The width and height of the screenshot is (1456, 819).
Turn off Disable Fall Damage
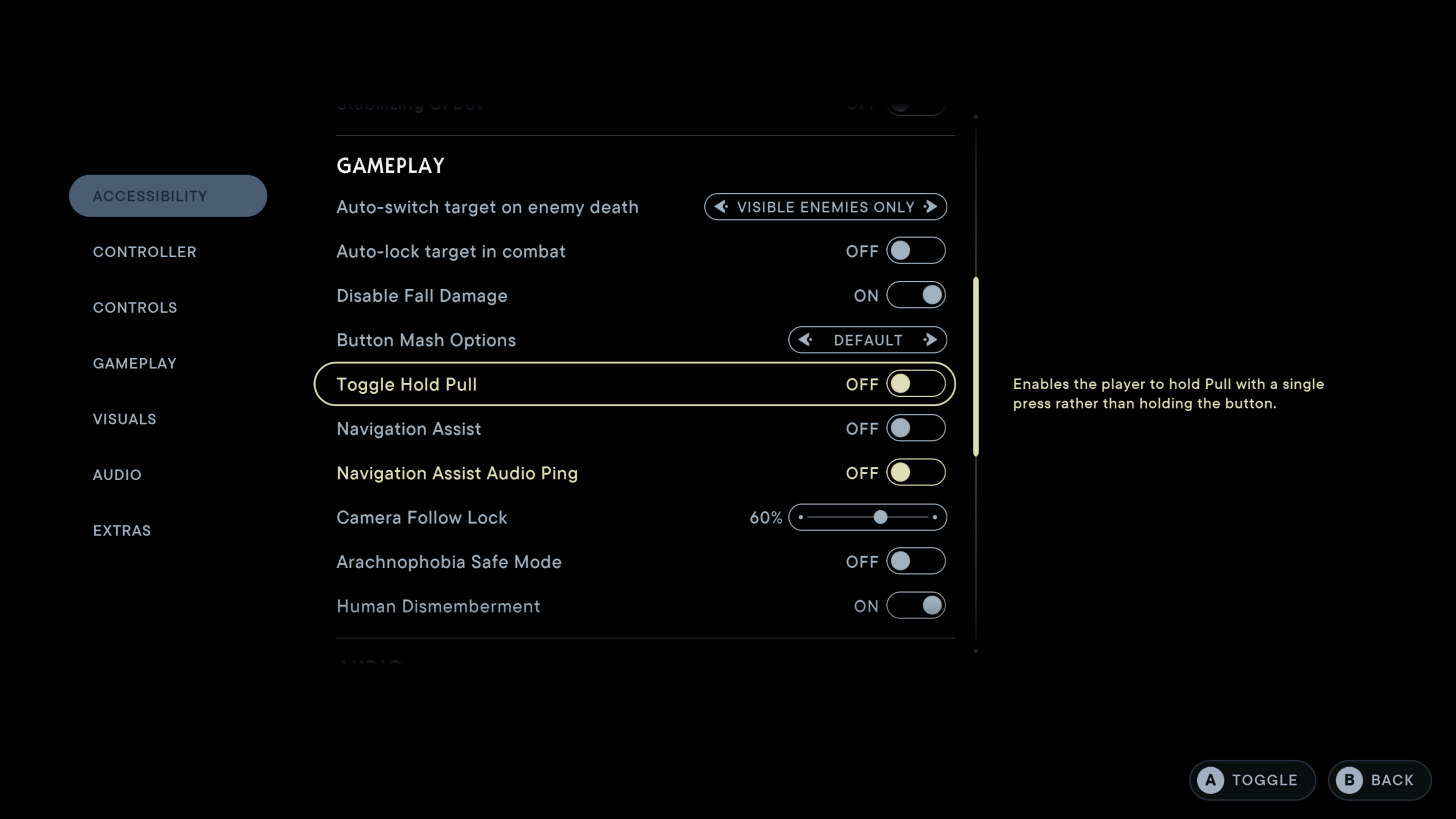(916, 295)
